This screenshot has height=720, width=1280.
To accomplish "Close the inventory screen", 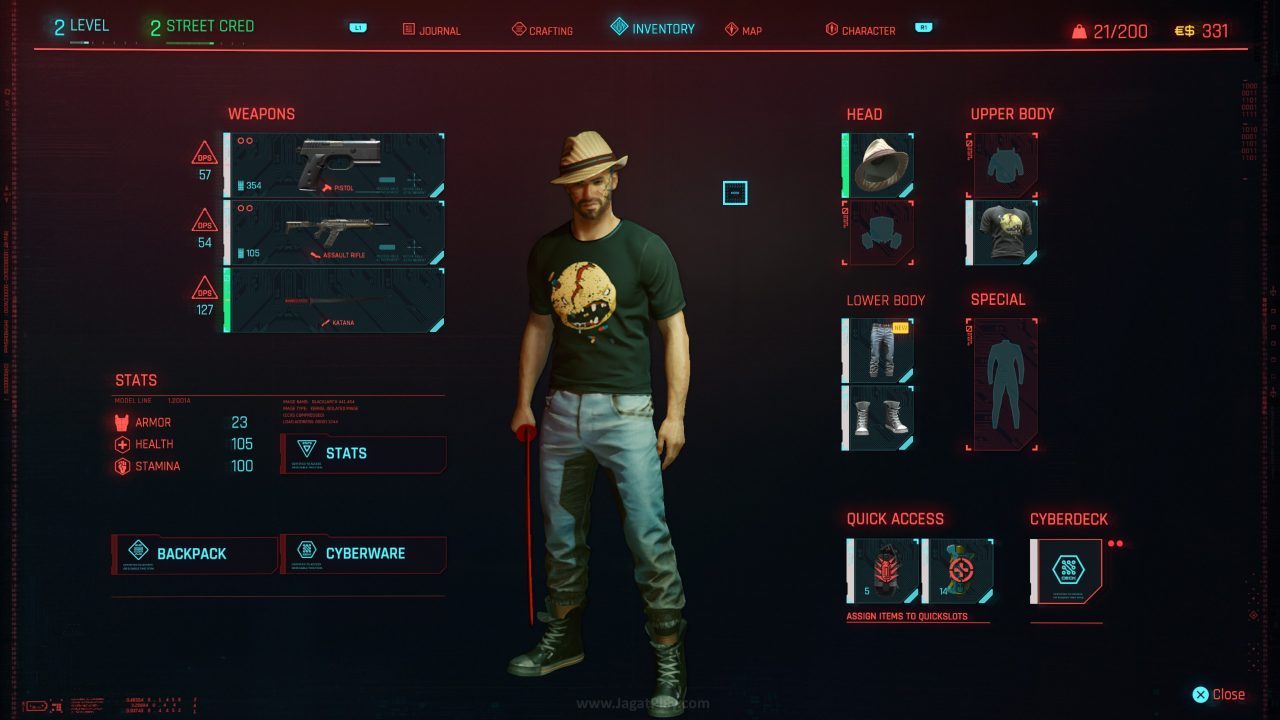I will click(1218, 695).
